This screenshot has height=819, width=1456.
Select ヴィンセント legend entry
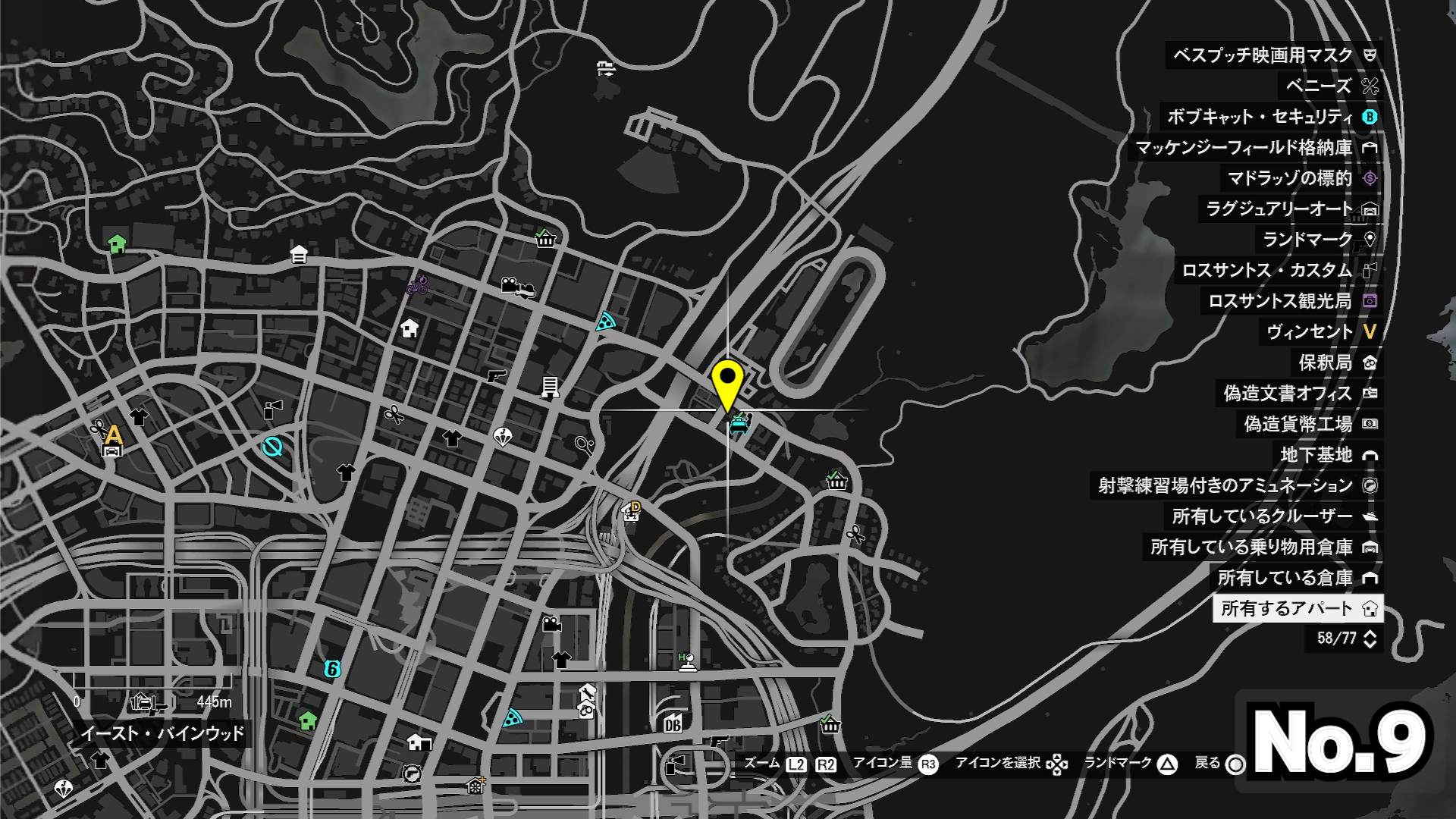(1310, 332)
